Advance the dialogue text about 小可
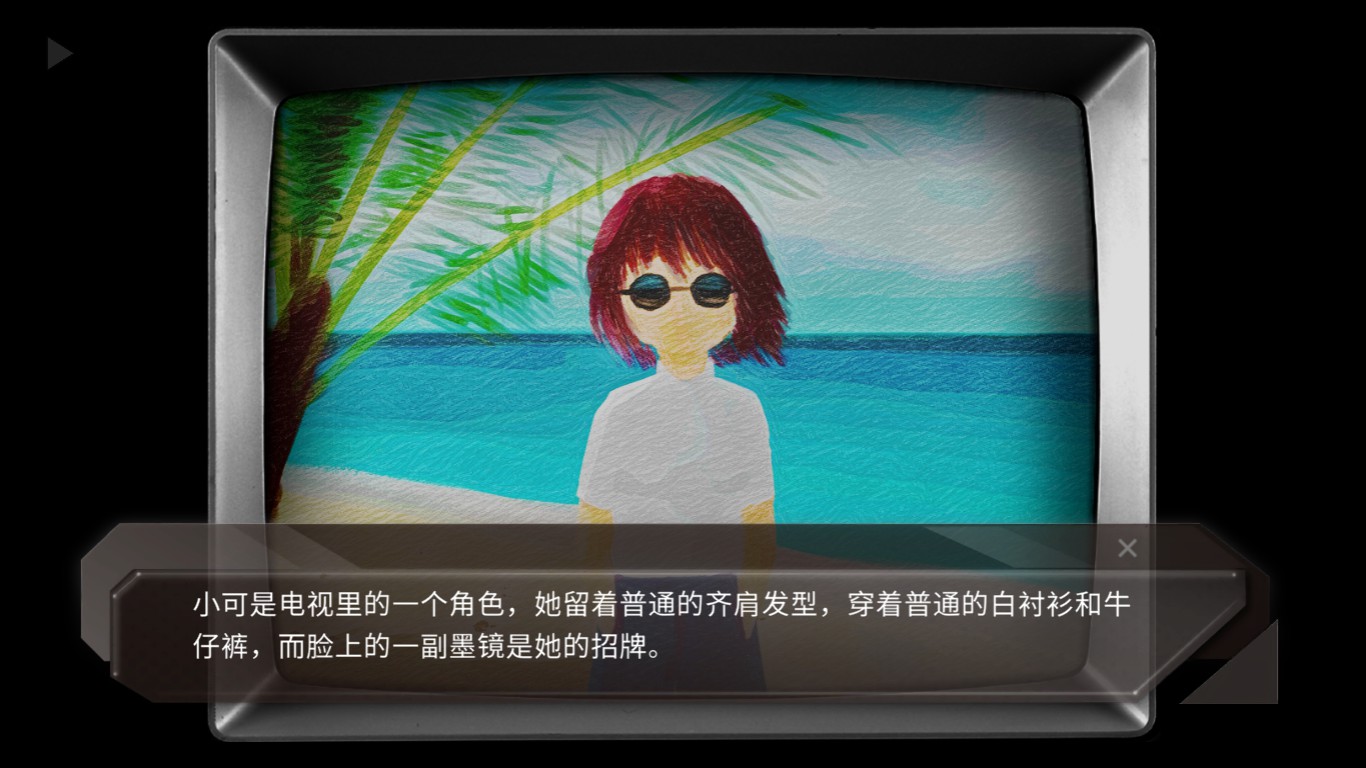The width and height of the screenshot is (1366, 768). pyautogui.click(x=660, y=627)
